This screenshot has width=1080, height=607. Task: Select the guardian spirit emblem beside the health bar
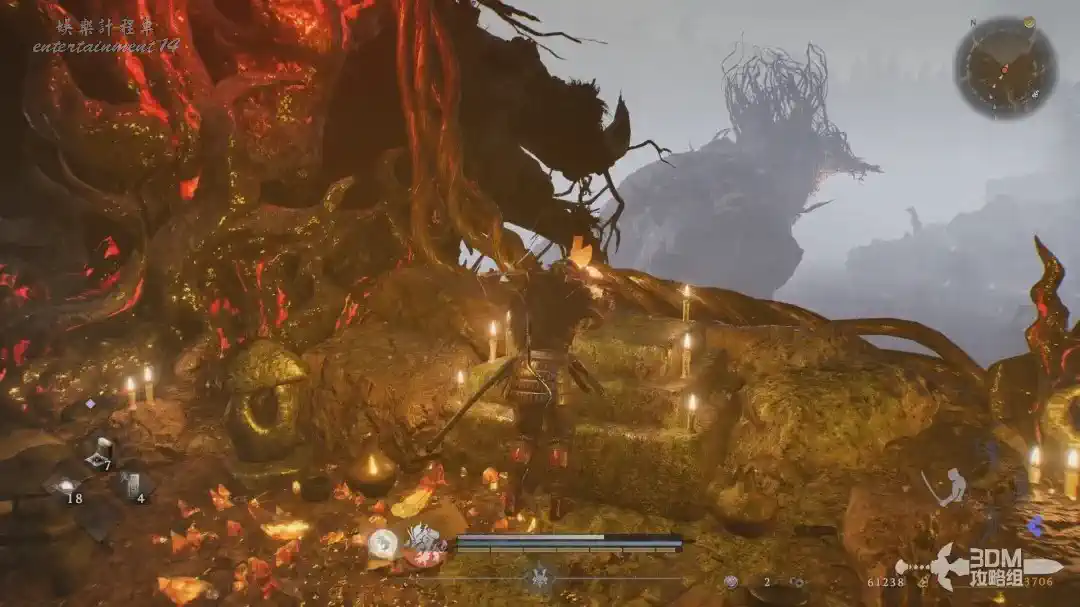(x=424, y=543)
